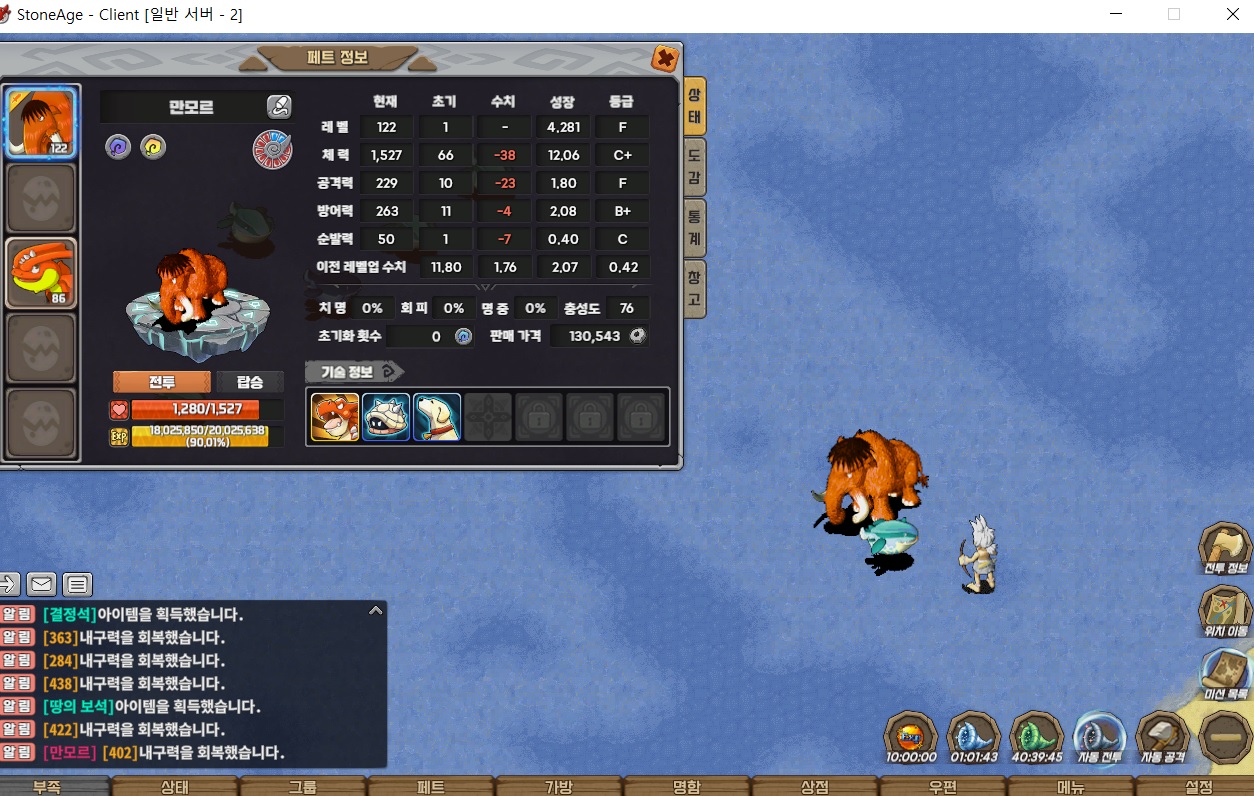Select the spiked turtle shell skill icon

tap(386, 417)
